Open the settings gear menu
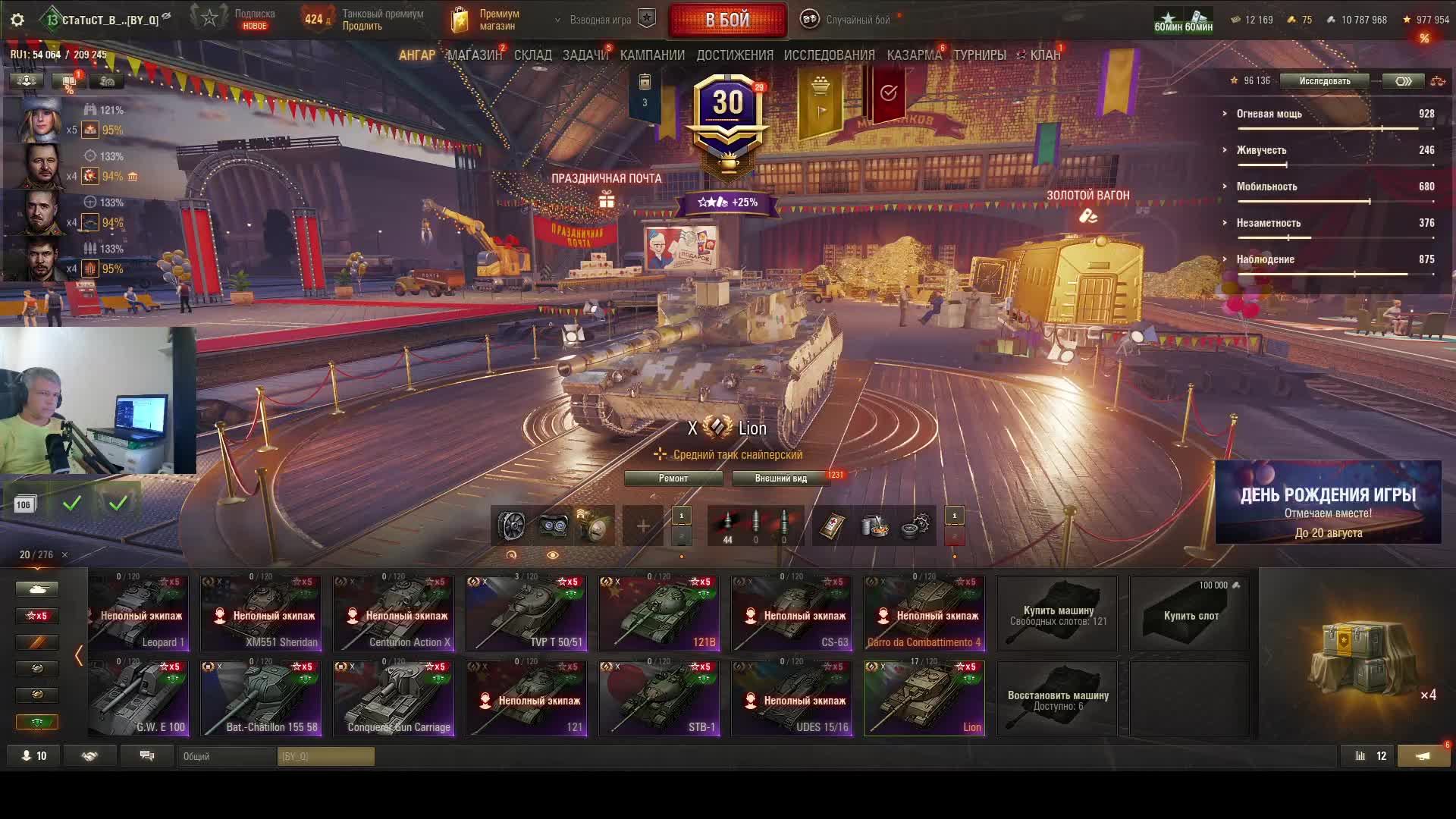1456x819 pixels. coord(17,20)
